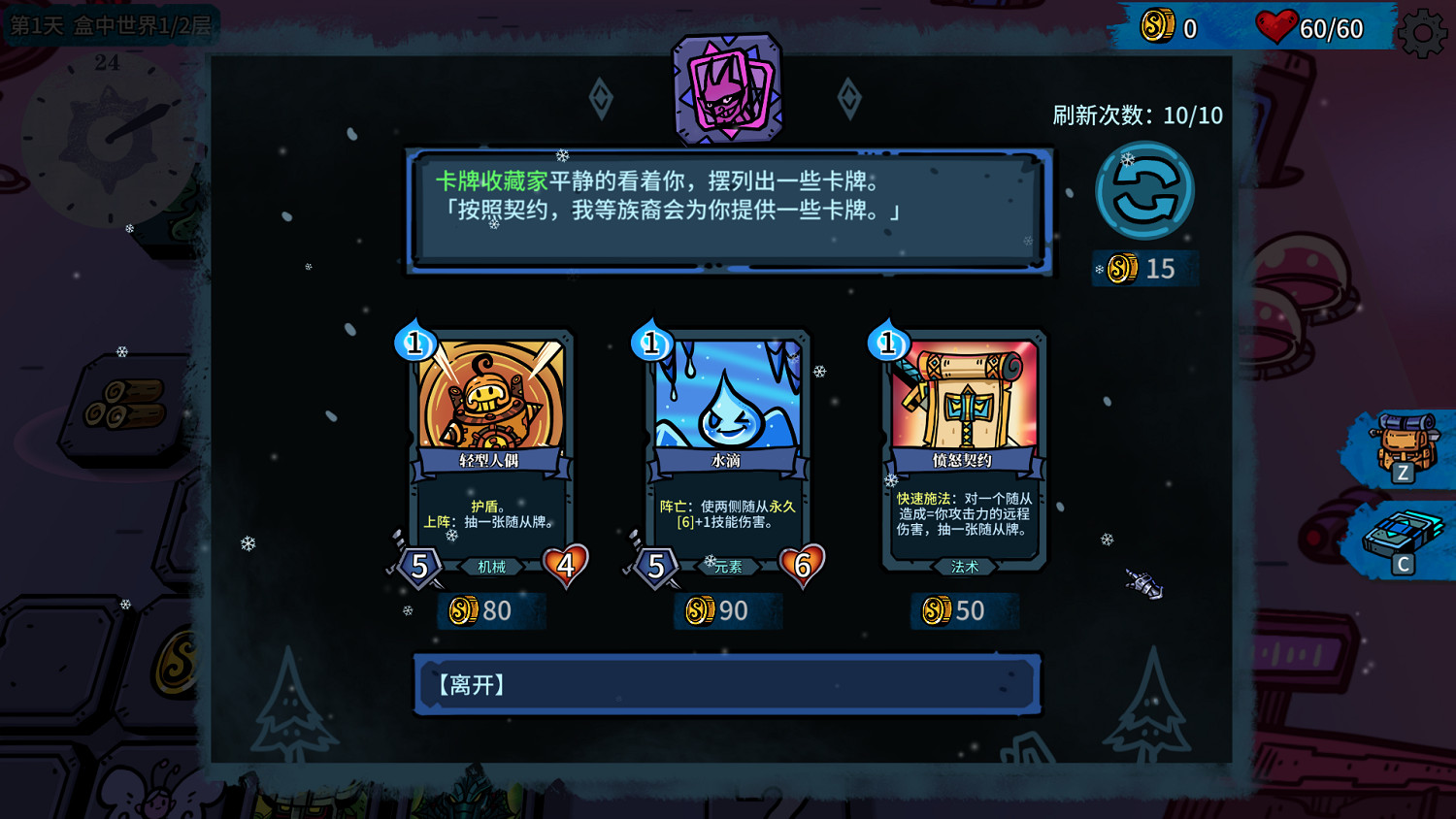Click the 机械 type tag on the left card
This screenshot has height=819, width=1456.
[x=491, y=567]
